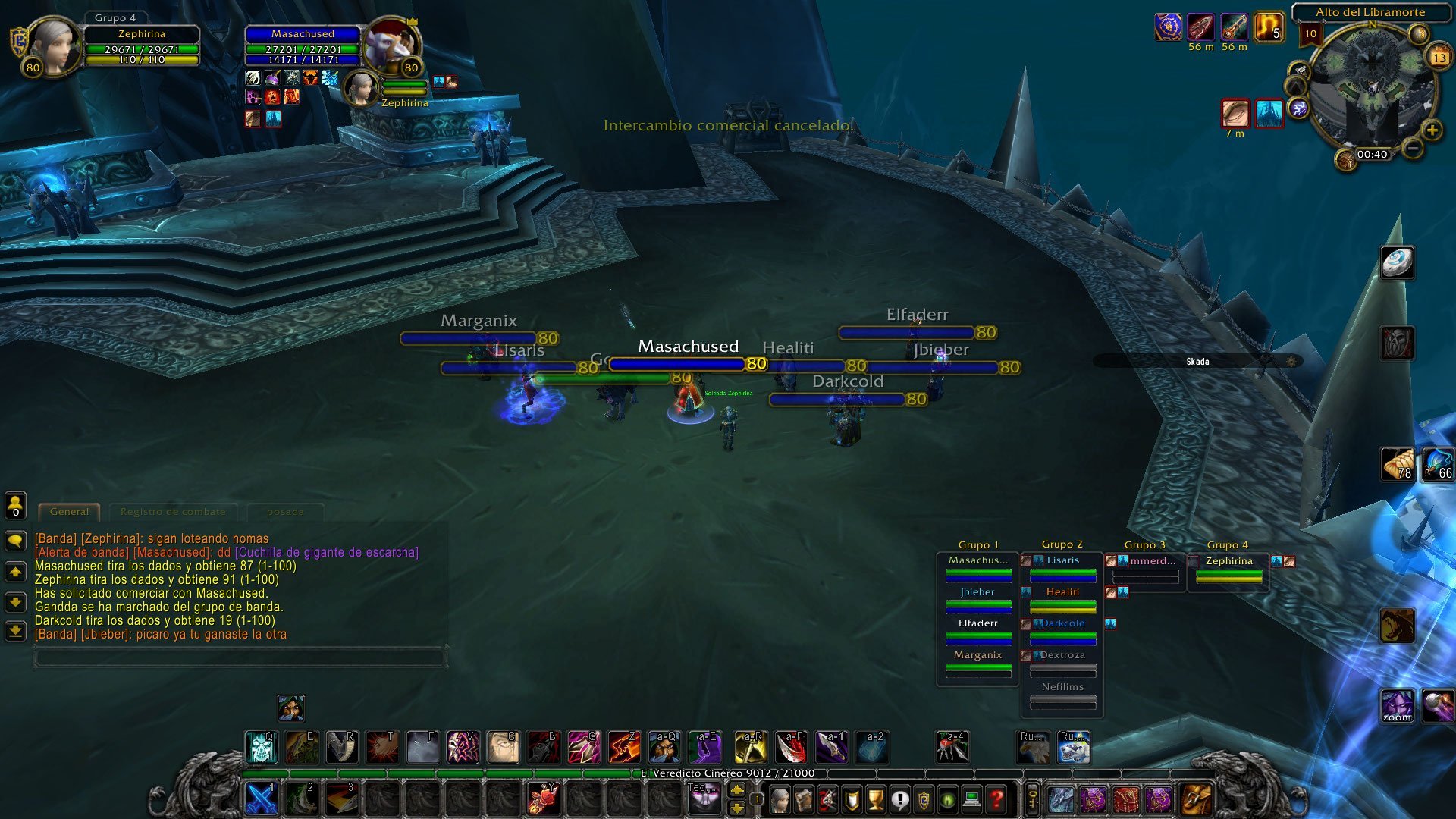Select the General chat tab
The width and height of the screenshot is (1456, 819).
[69, 512]
